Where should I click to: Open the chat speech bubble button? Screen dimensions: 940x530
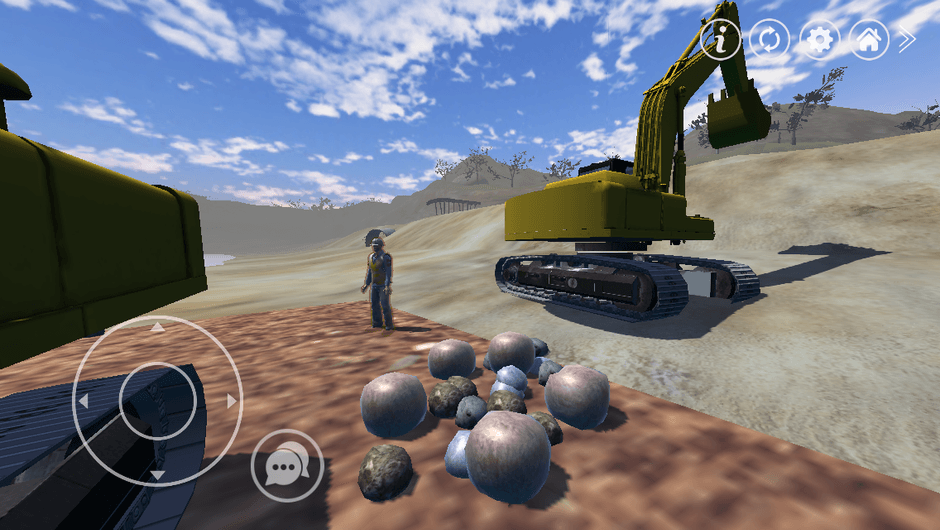click(x=287, y=465)
